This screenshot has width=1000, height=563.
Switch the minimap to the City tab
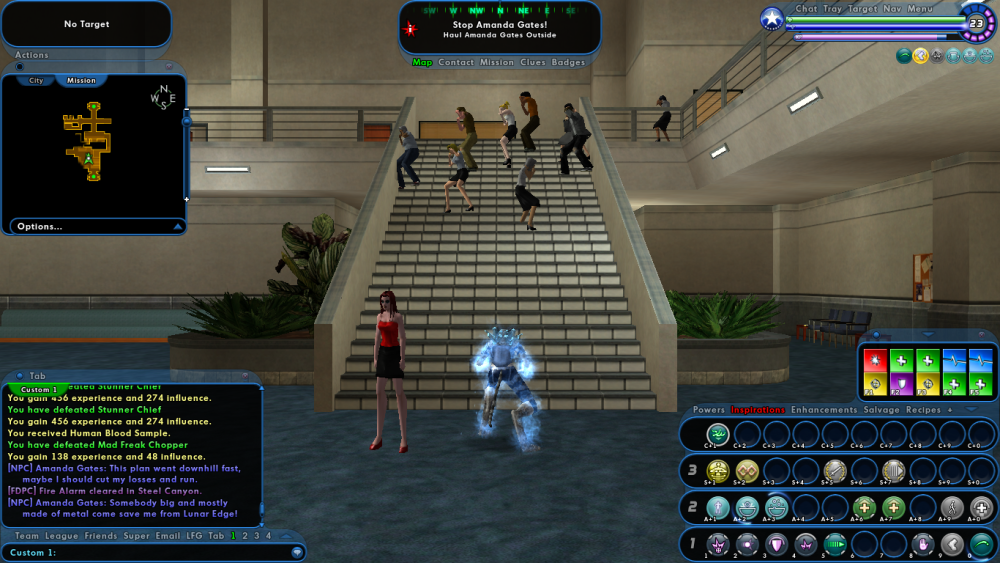pos(36,80)
